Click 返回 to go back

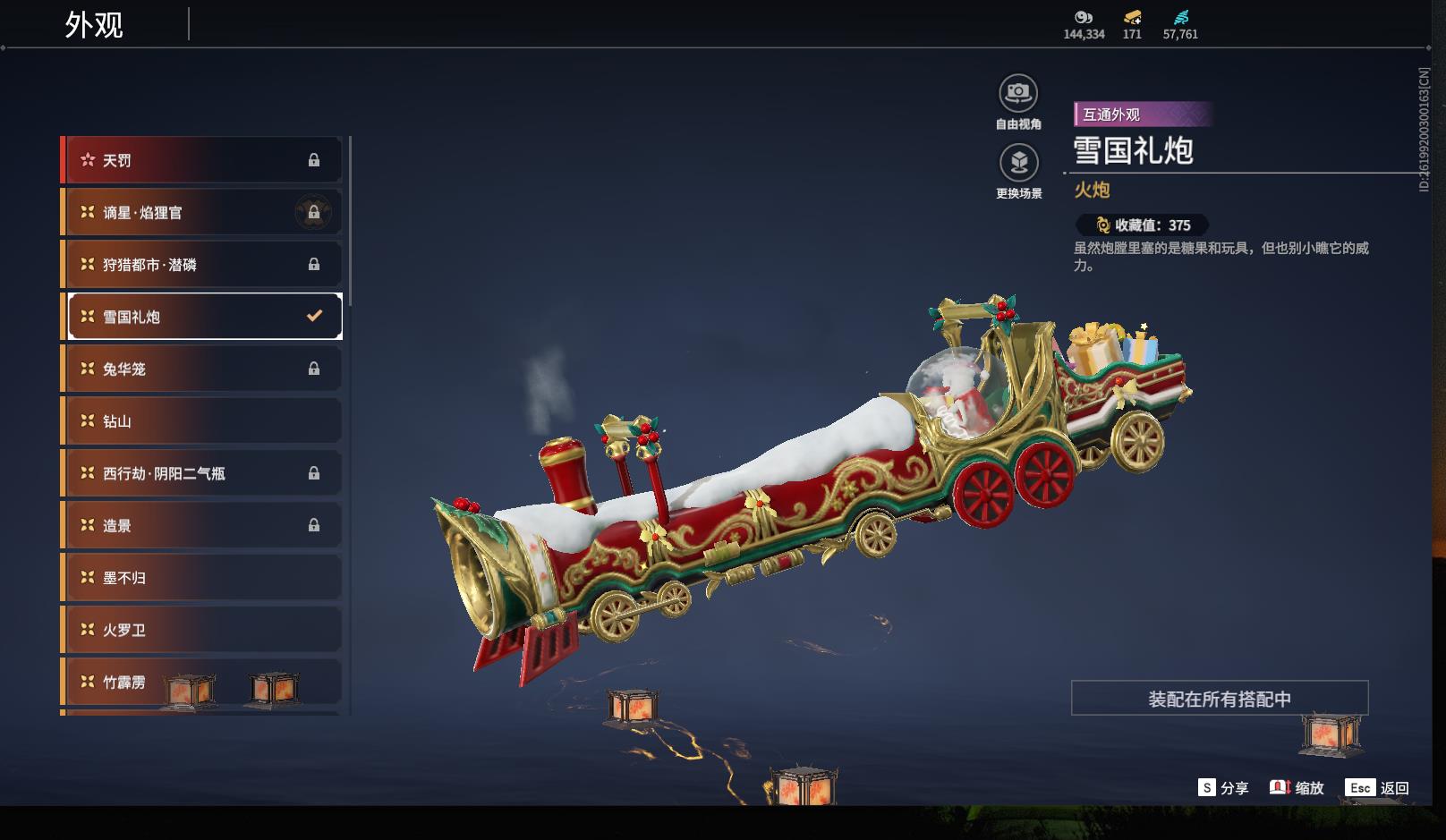click(x=1377, y=788)
